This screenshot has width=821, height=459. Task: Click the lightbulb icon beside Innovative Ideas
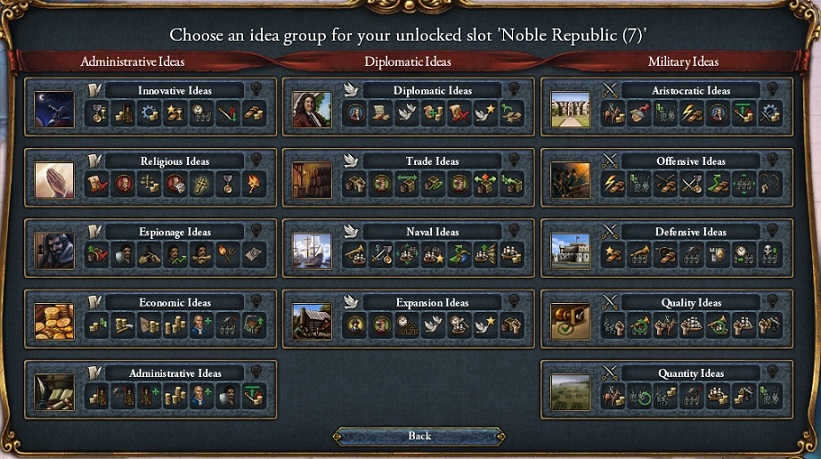(257, 89)
